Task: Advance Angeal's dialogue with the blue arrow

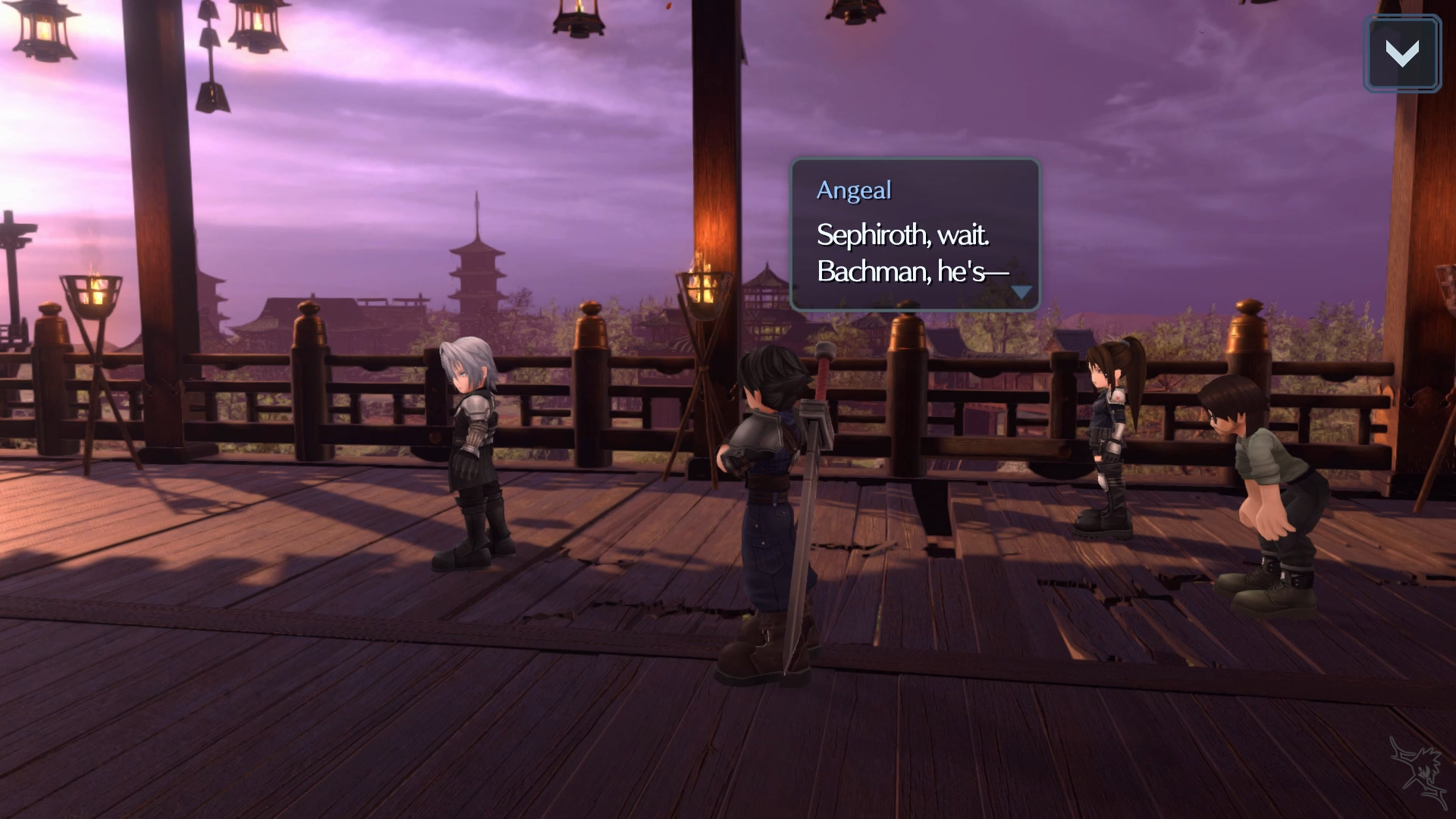Action: tap(1021, 292)
